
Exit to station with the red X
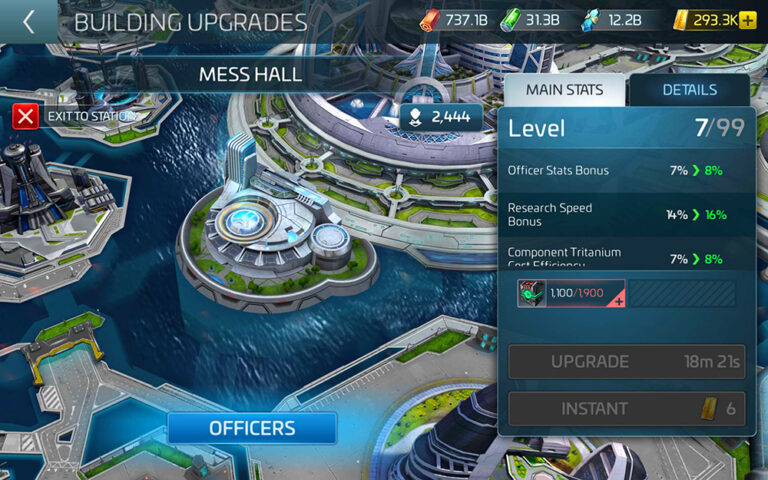[x=26, y=116]
